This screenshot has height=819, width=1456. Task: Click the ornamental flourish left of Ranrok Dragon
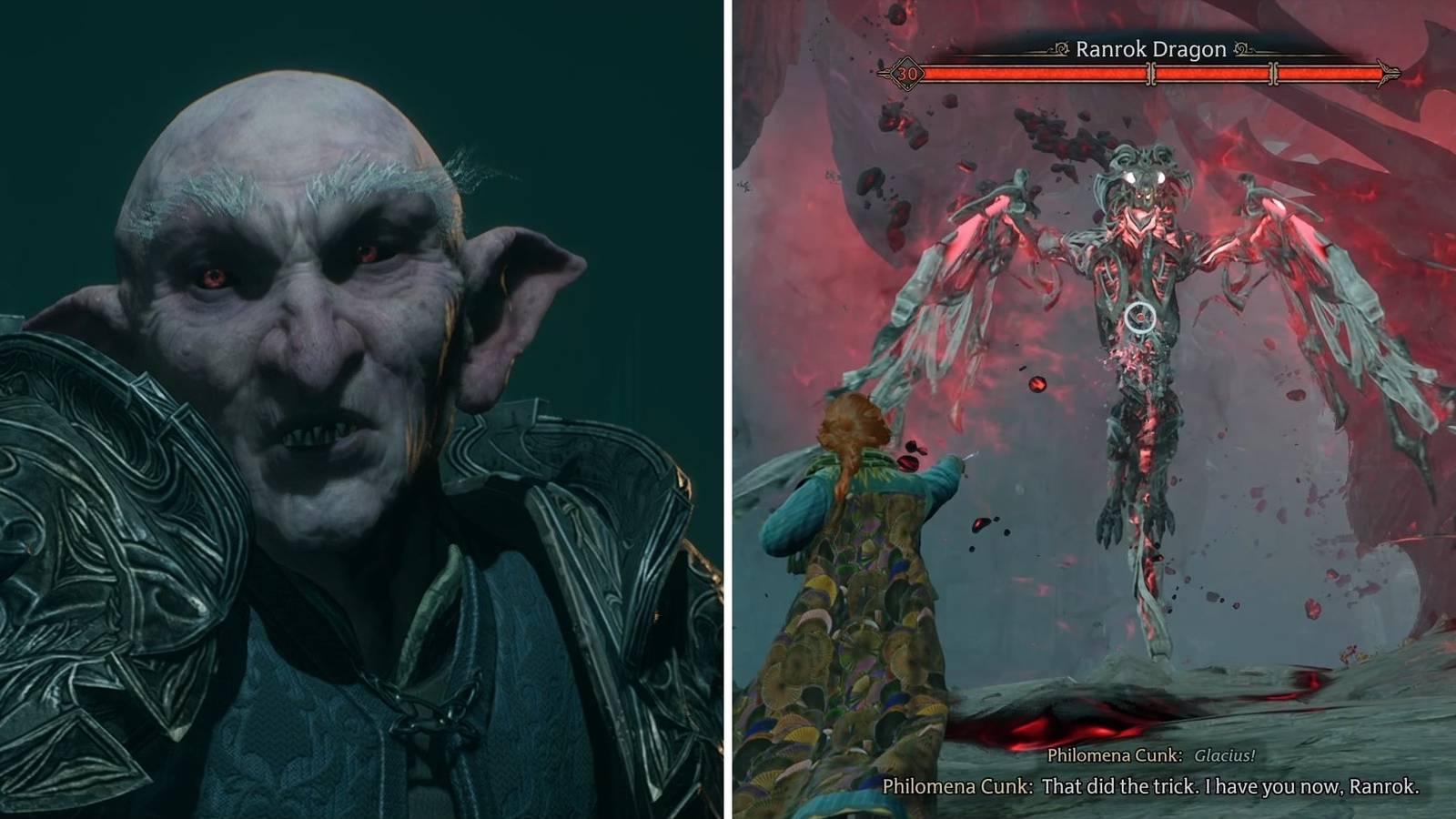click(x=1059, y=48)
